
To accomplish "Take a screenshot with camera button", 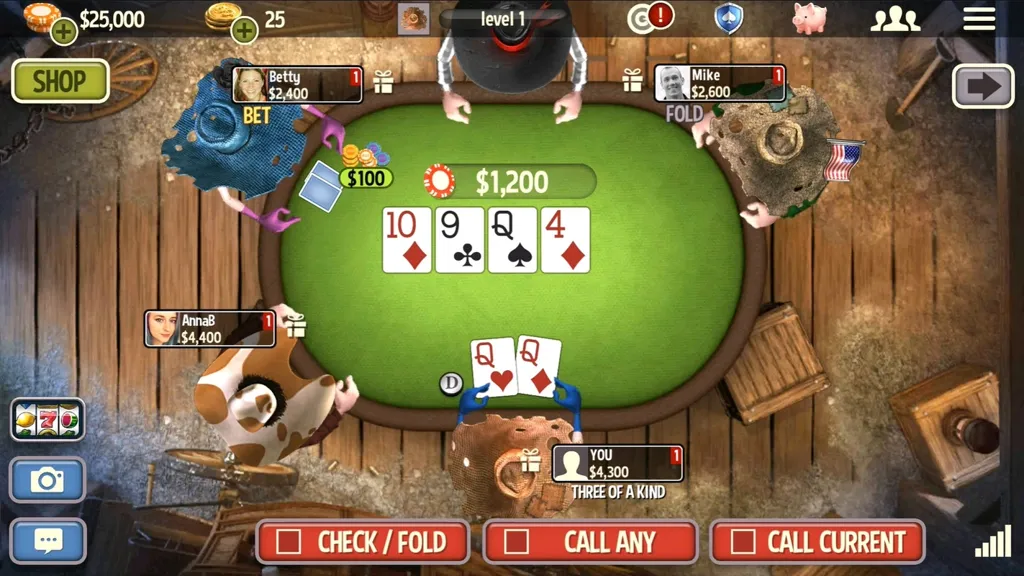I will coord(47,480).
